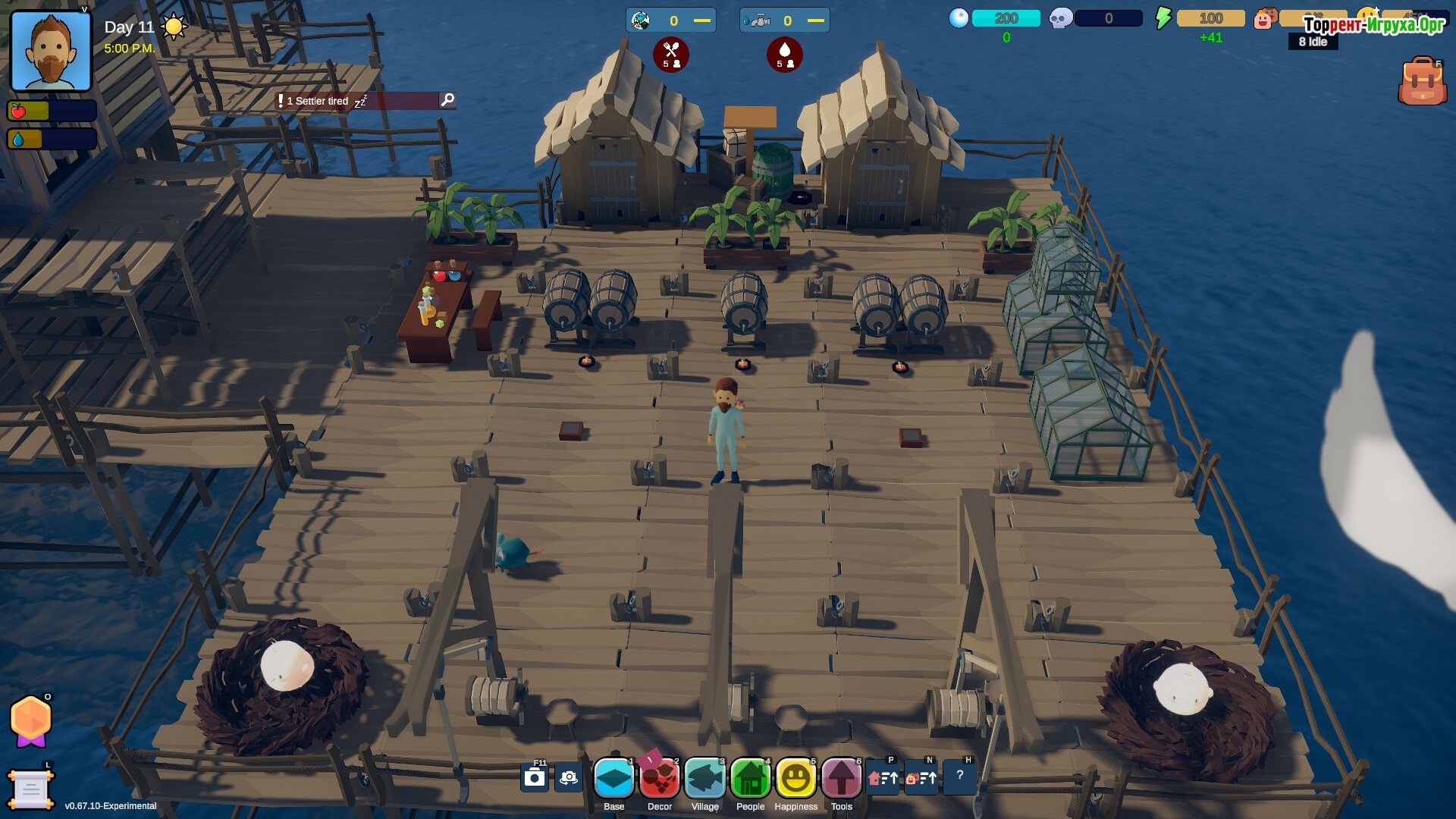The height and width of the screenshot is (819, 1456).
Task: Open the Base build category
Action: [x=613, y=778]
